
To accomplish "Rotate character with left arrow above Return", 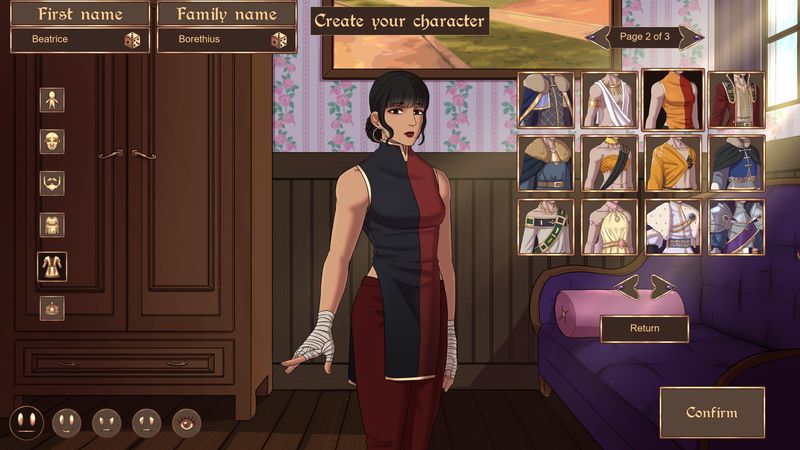I will tap(626, 287).
